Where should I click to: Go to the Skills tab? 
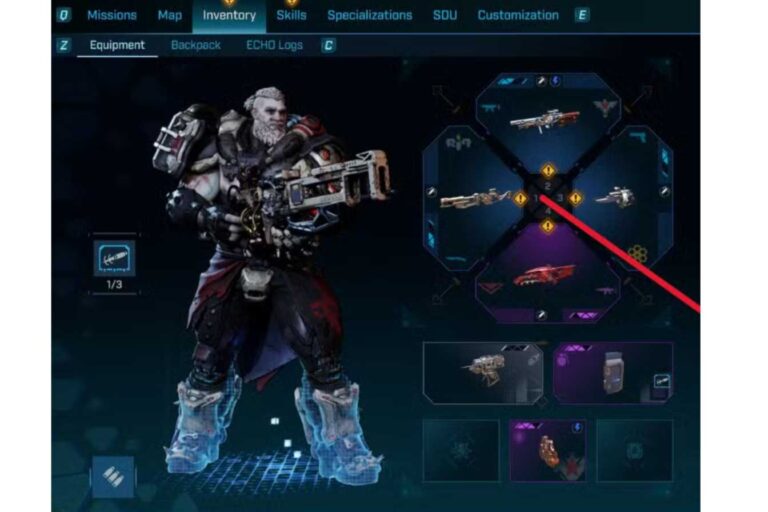click(291, 15)
